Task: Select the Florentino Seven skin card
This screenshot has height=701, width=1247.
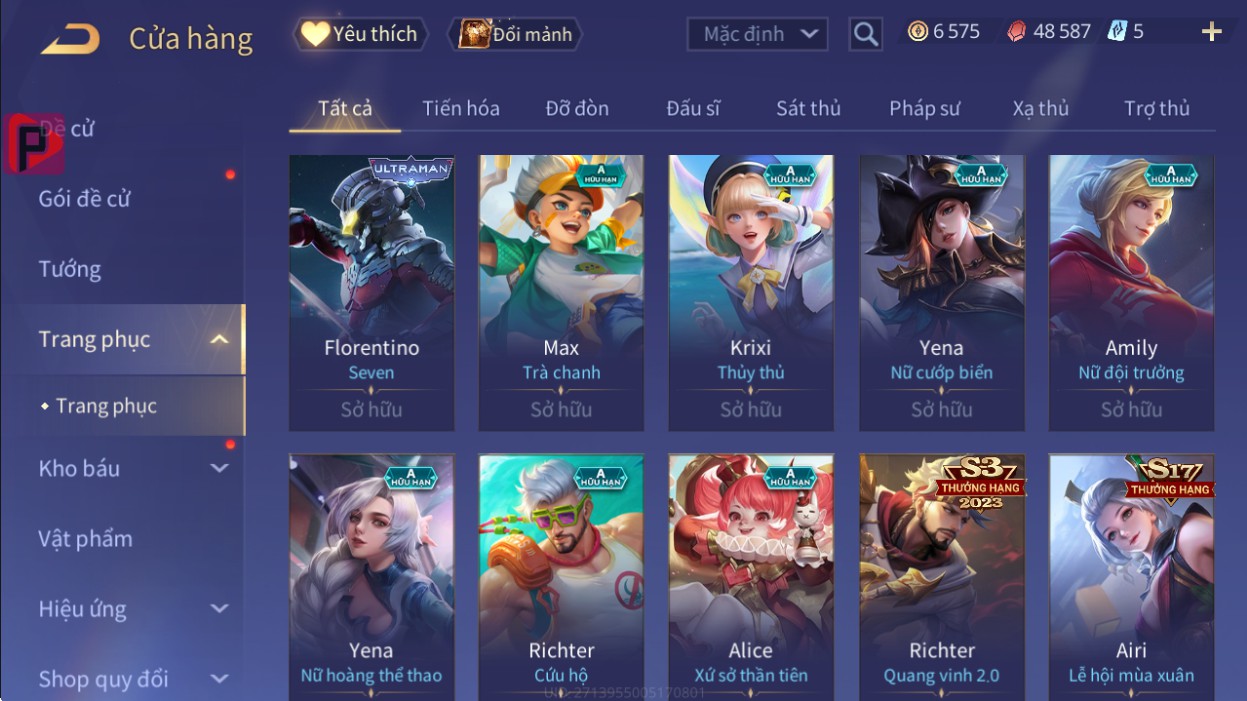Action: 371,292
